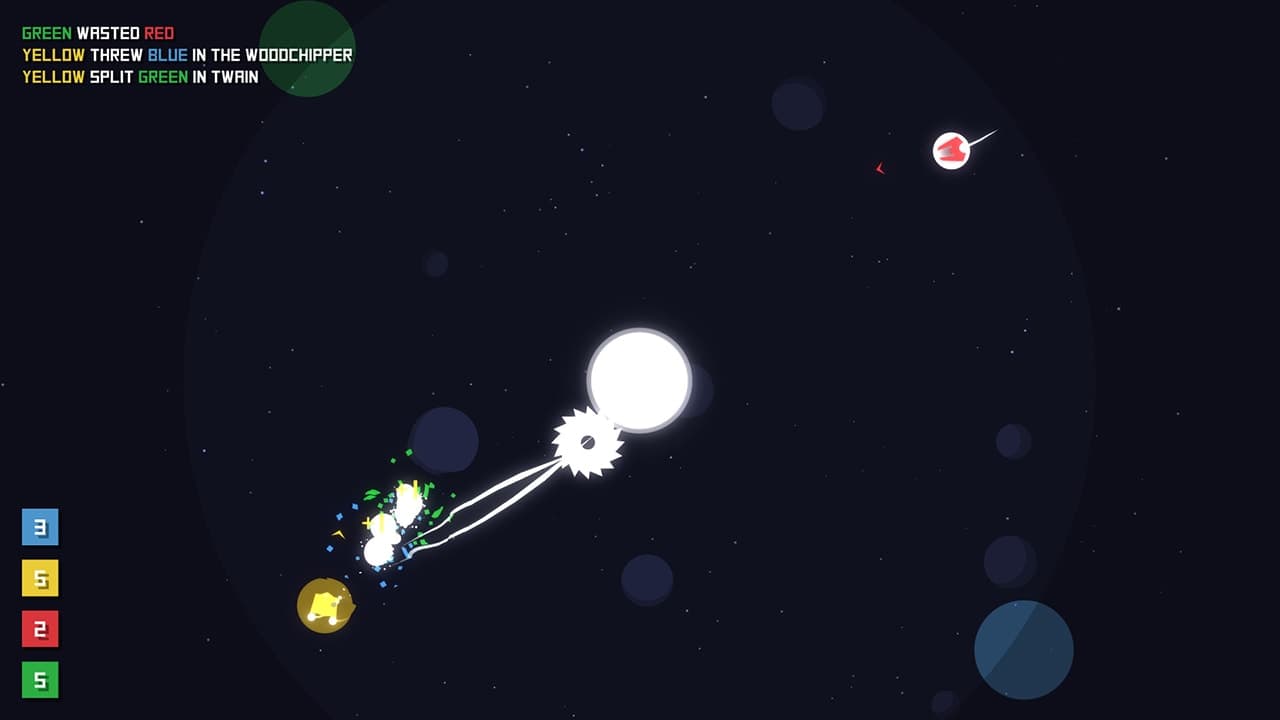Click the WOODCHIPPER kill feed line
Image resolution: width=1280 pixels, height=720 pixels.
click(x=185, y=54)
